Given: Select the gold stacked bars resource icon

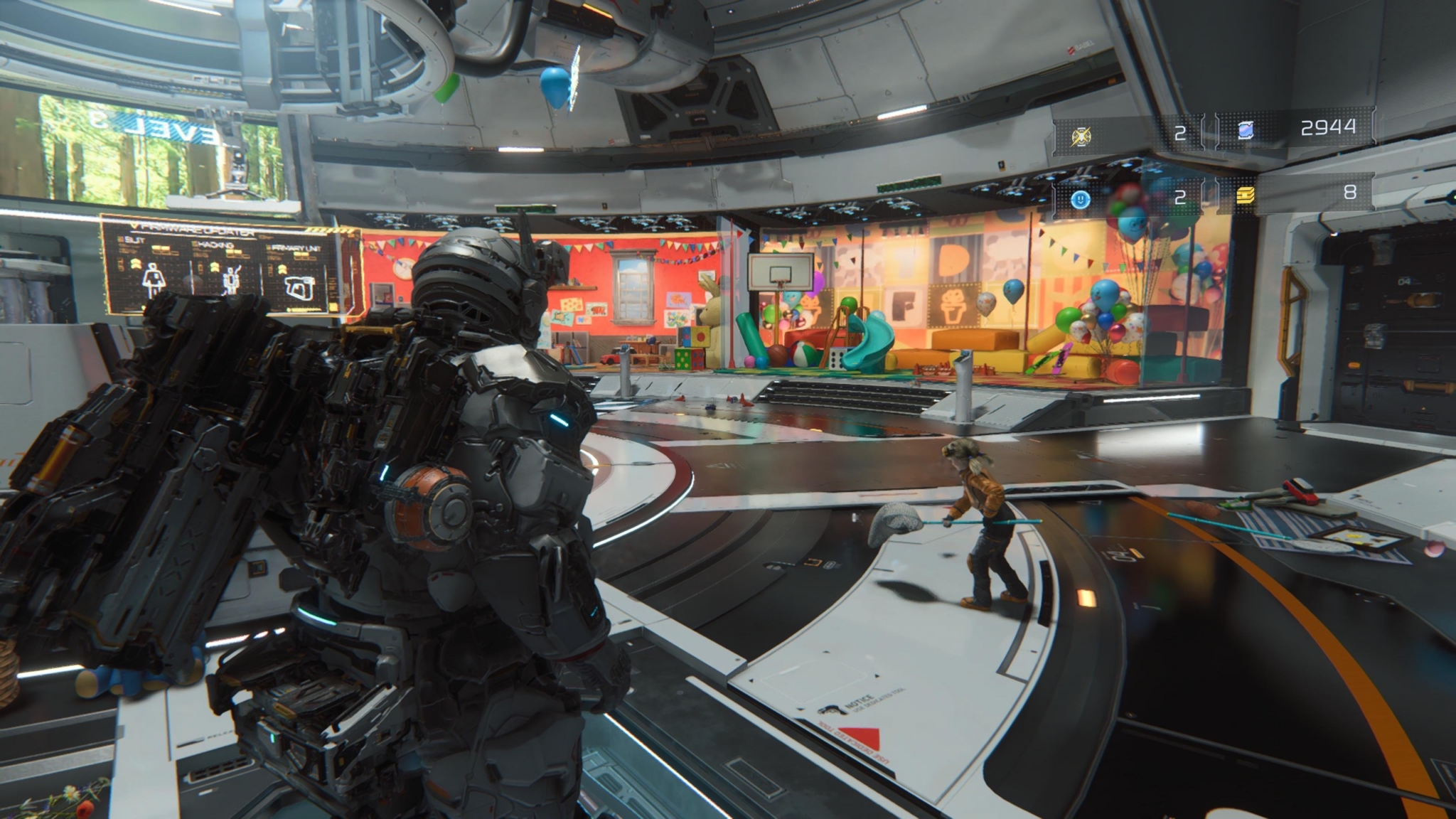Looking at the screenshot, I should (x=1246, y=195).
